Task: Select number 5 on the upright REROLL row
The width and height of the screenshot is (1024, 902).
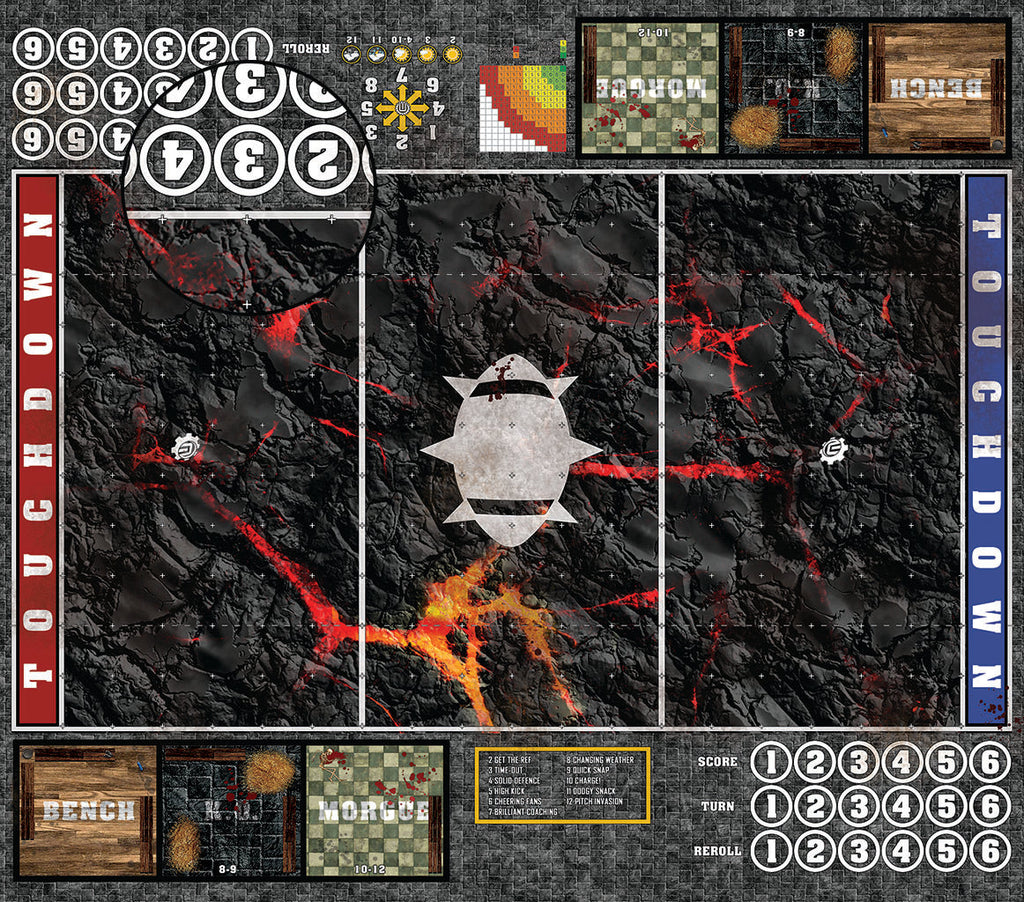Action: coord(946,851)
